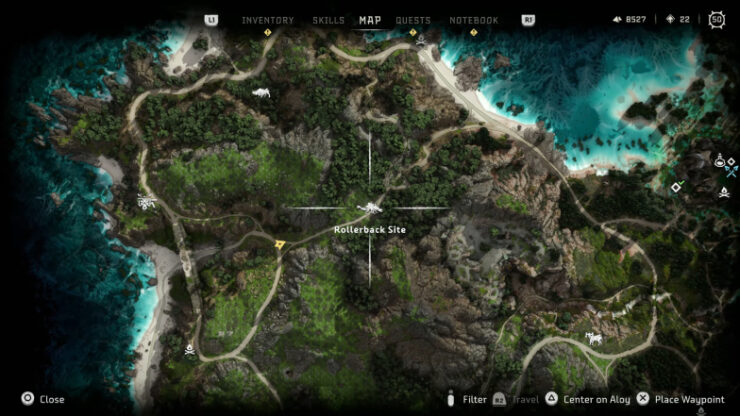The image size is (740, 416).
Task: Click the yellow quest arrow marker
Action: tap(281, 243)
